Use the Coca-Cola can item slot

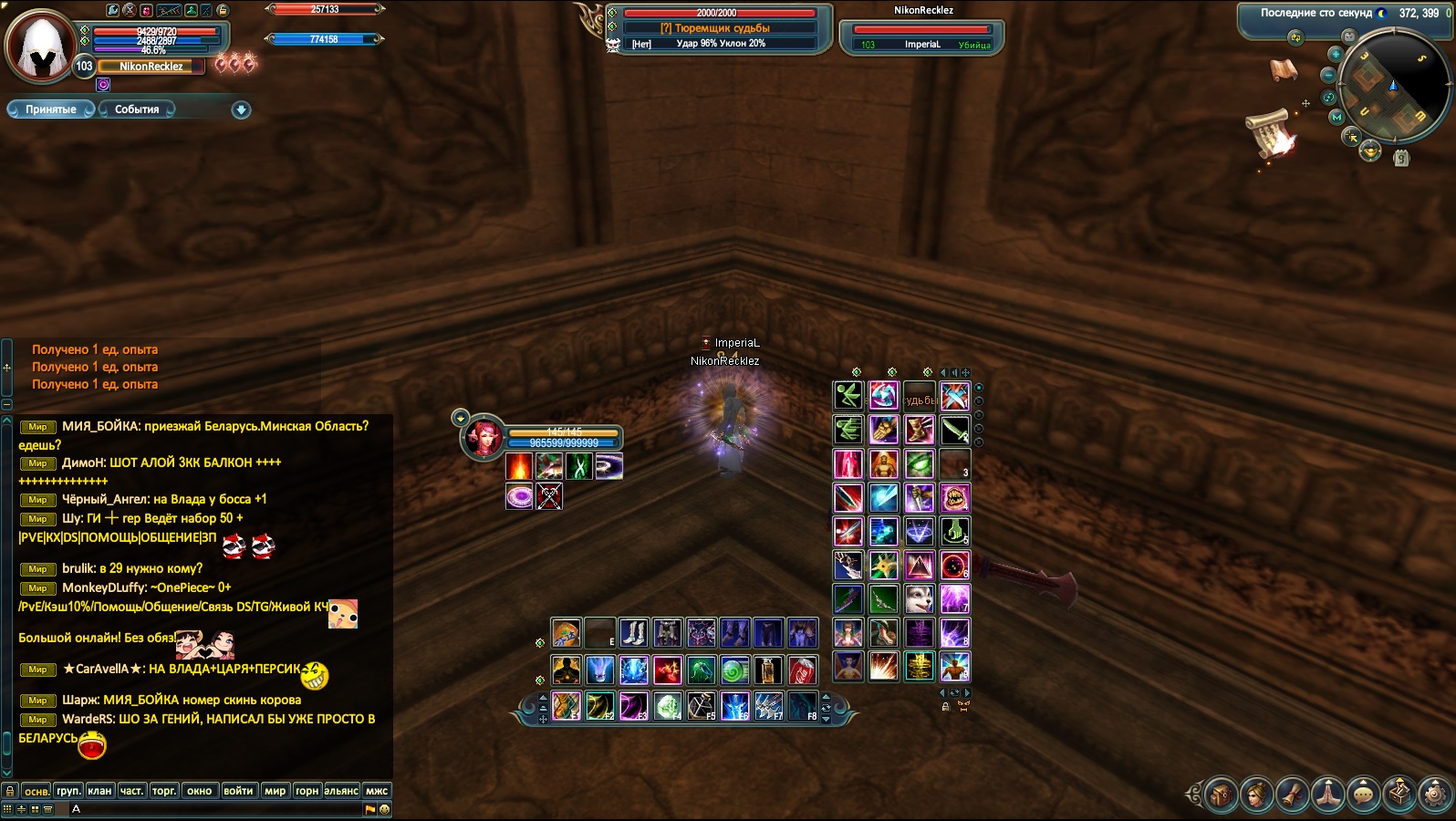click(802, 670)
